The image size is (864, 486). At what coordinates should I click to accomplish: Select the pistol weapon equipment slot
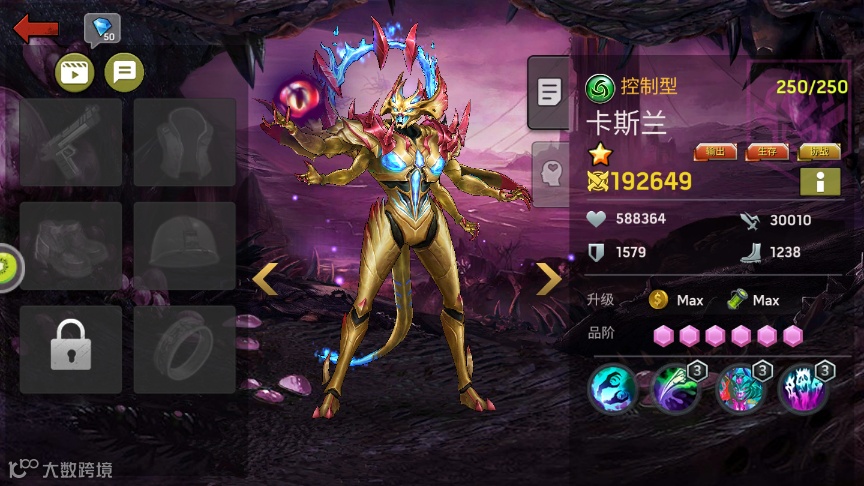[71, 142]
